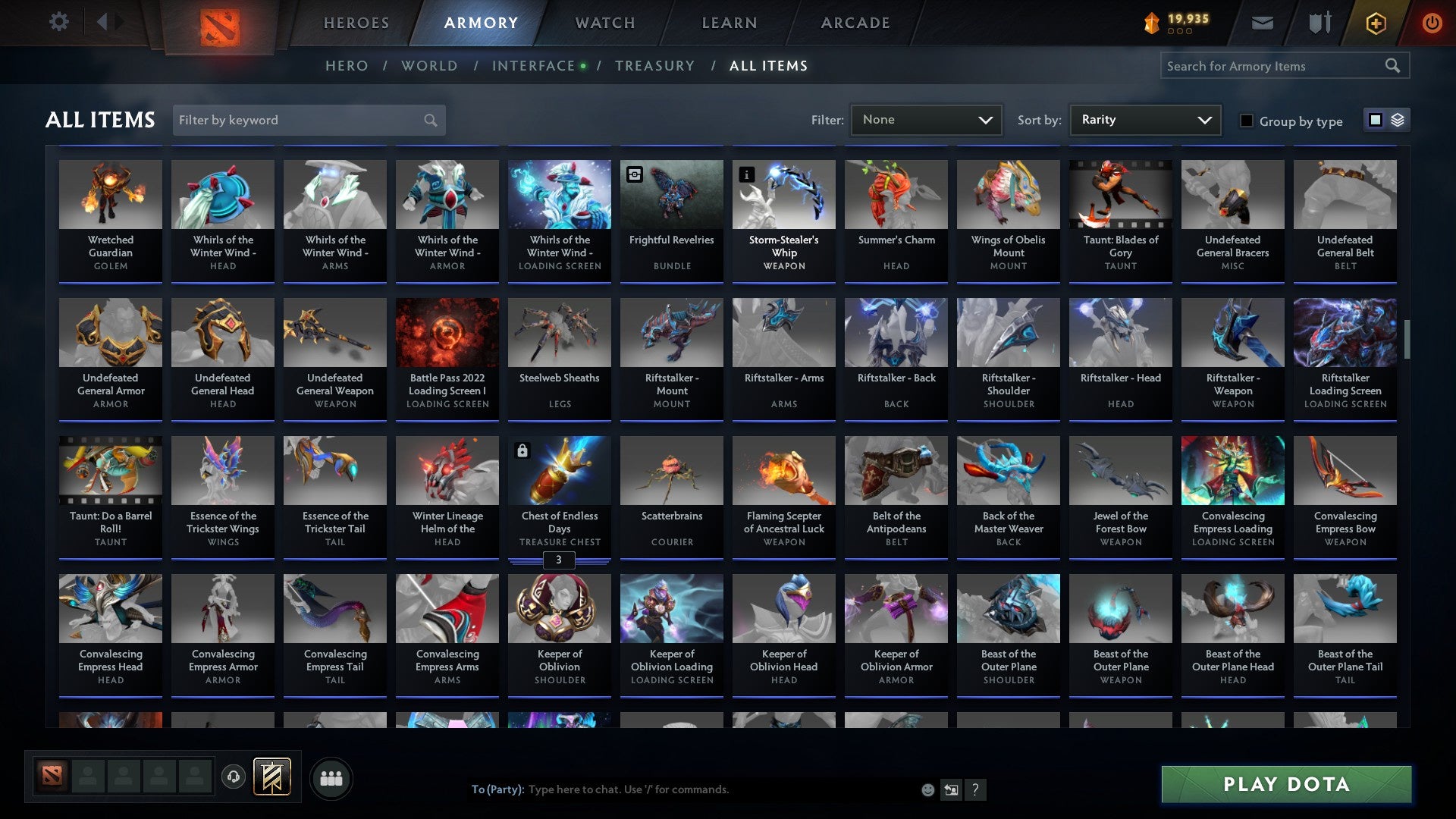Switch to stacked item sets view

1398,120
